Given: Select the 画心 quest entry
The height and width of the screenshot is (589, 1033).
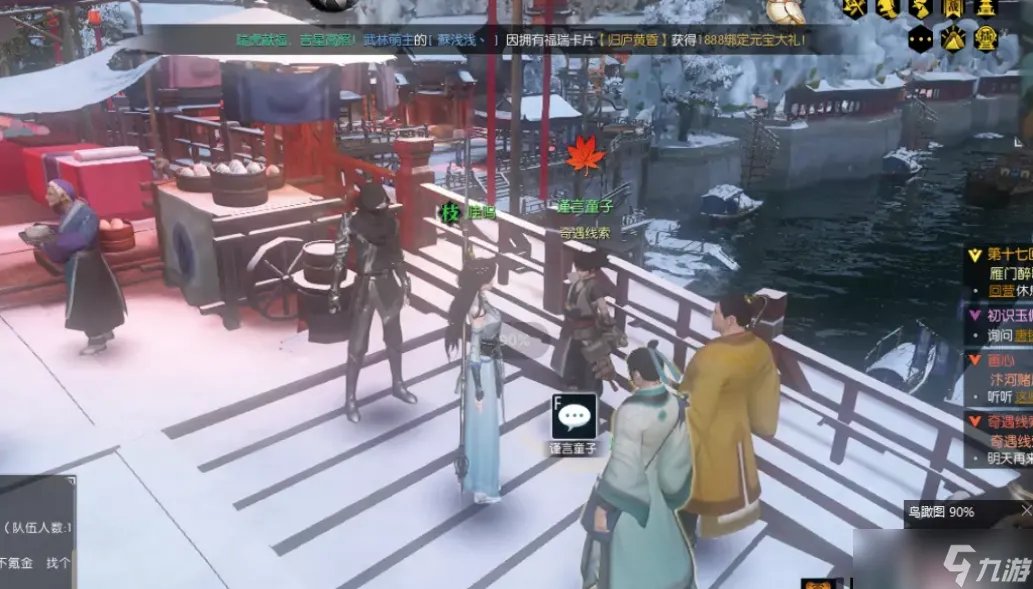Looking at the screenshot, I should (1002, 359).
